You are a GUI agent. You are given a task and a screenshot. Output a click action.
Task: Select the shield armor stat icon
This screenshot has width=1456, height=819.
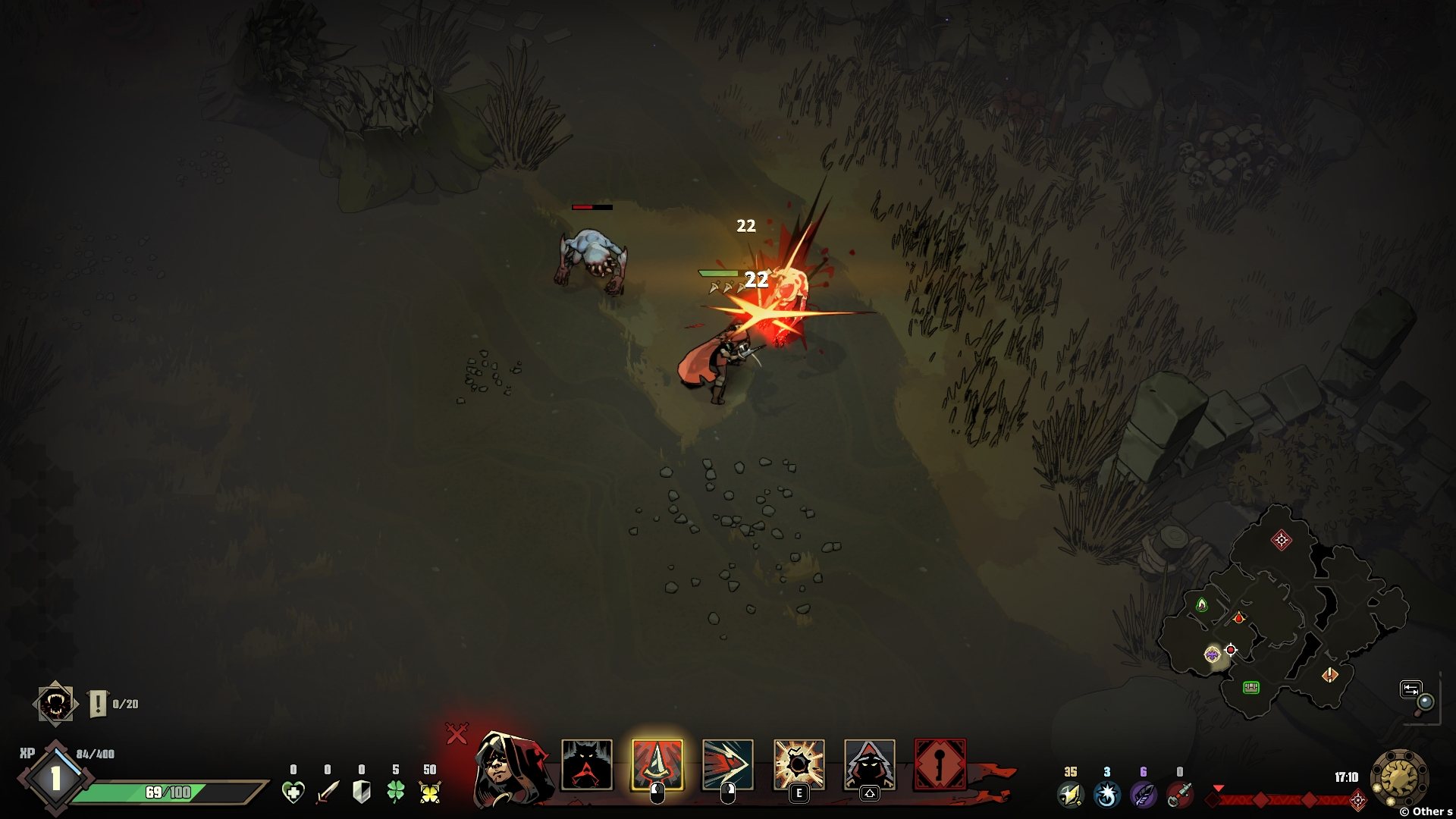coord(362,792)
